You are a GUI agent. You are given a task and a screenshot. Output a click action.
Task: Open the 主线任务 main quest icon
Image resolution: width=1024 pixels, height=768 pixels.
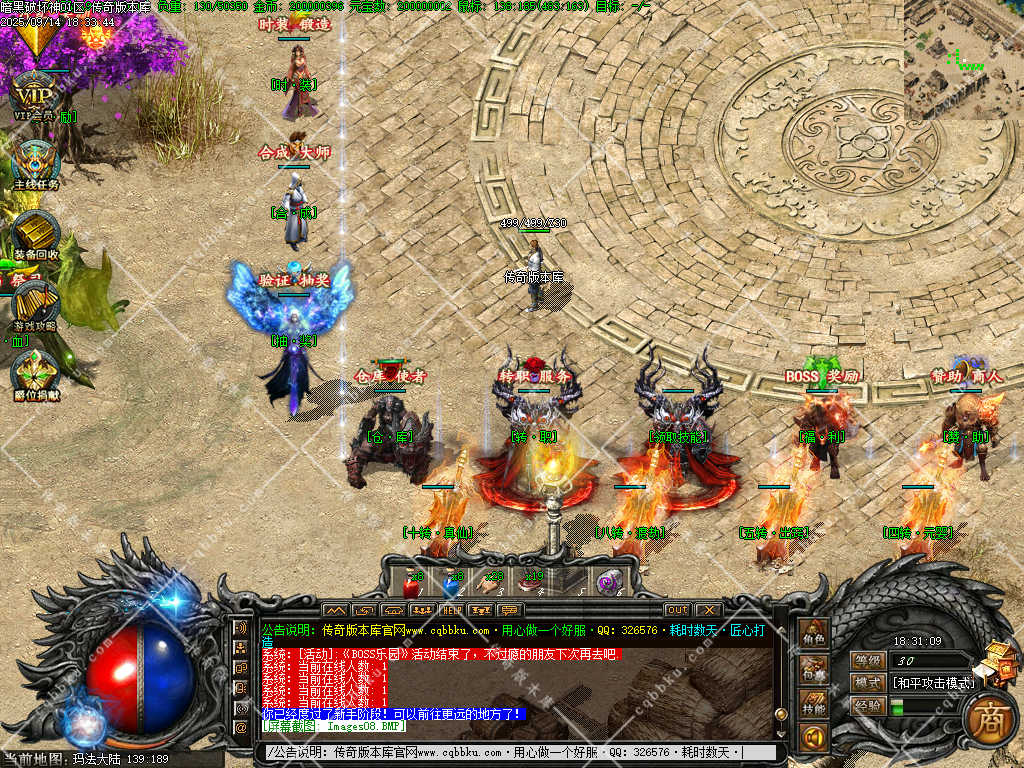(36, 162)
